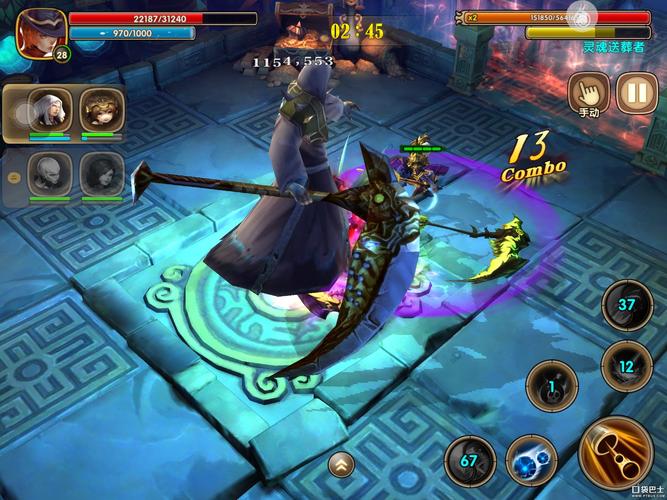Screen dimensions: 667x500
Task: Expand the double-chevron panel at screen bottom
Action: pos(342,463)
